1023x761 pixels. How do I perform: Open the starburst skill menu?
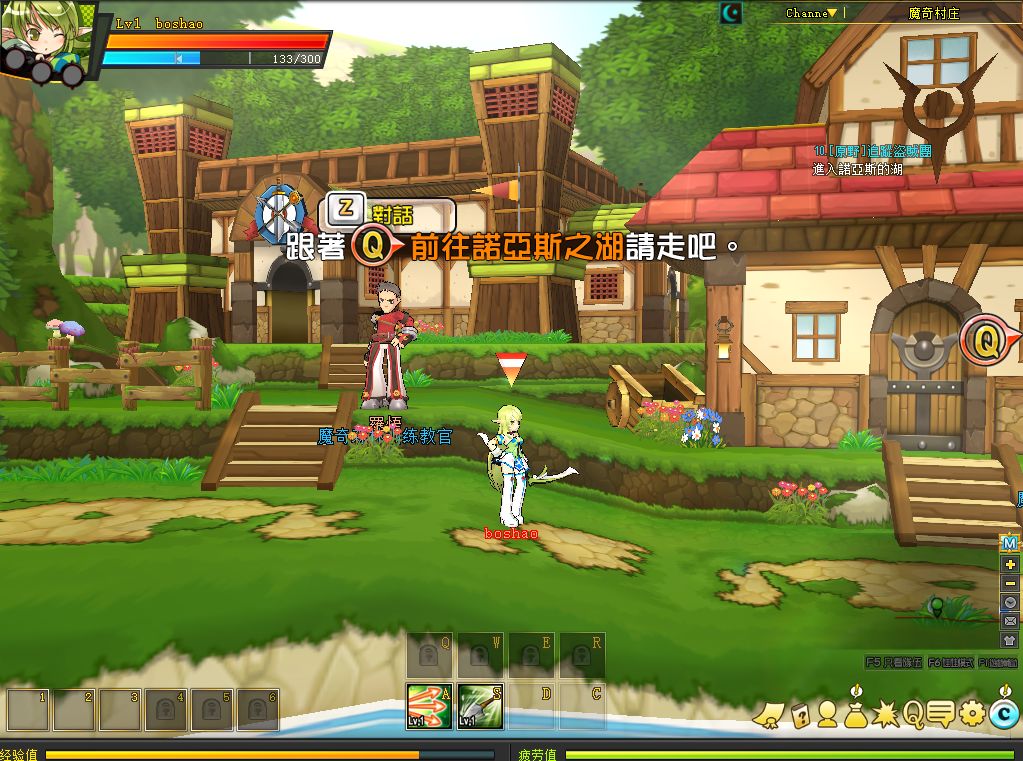click(886, 713)
